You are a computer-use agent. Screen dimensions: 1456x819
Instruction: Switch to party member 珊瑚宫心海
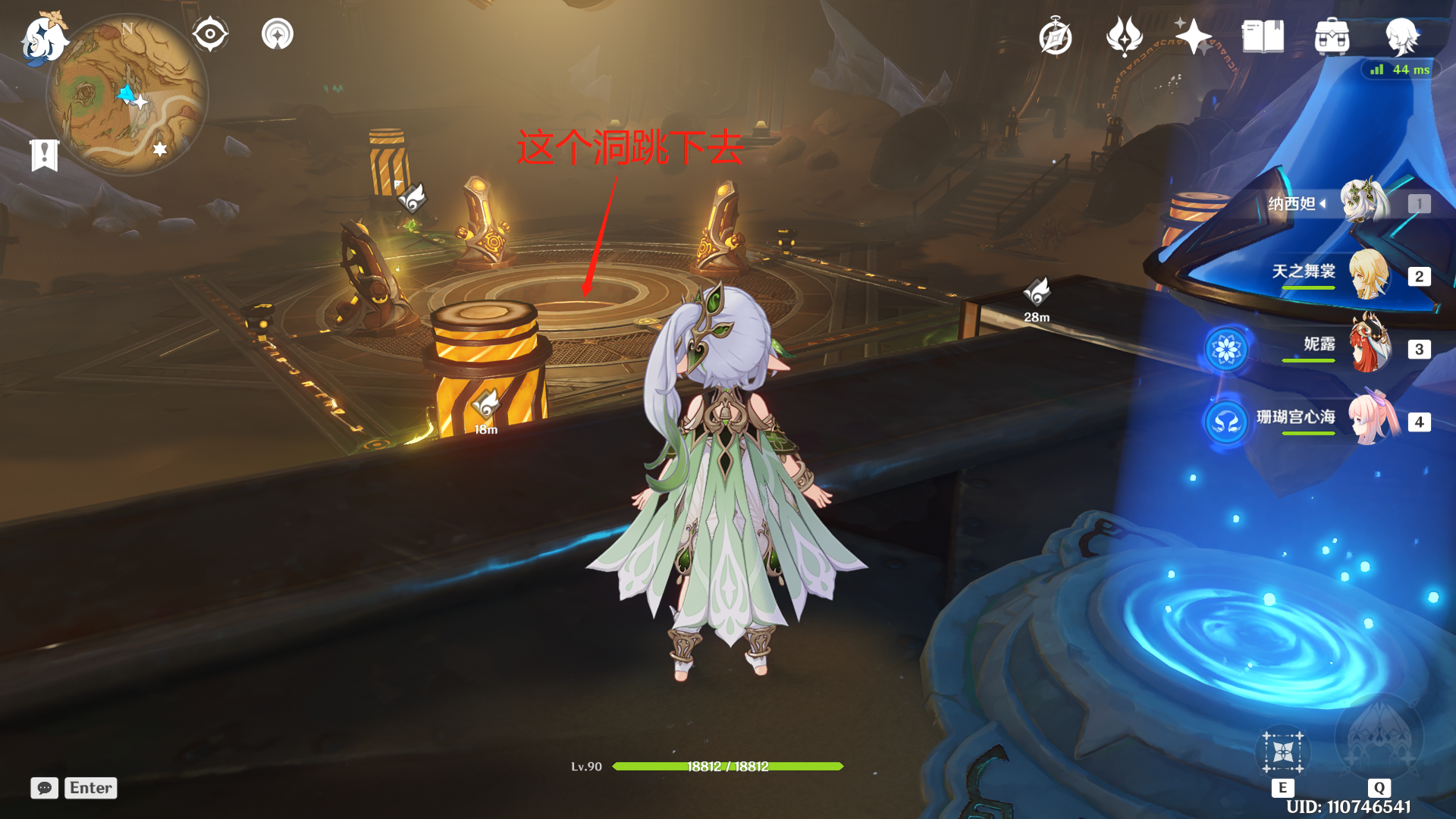[x=1371, y=419]
